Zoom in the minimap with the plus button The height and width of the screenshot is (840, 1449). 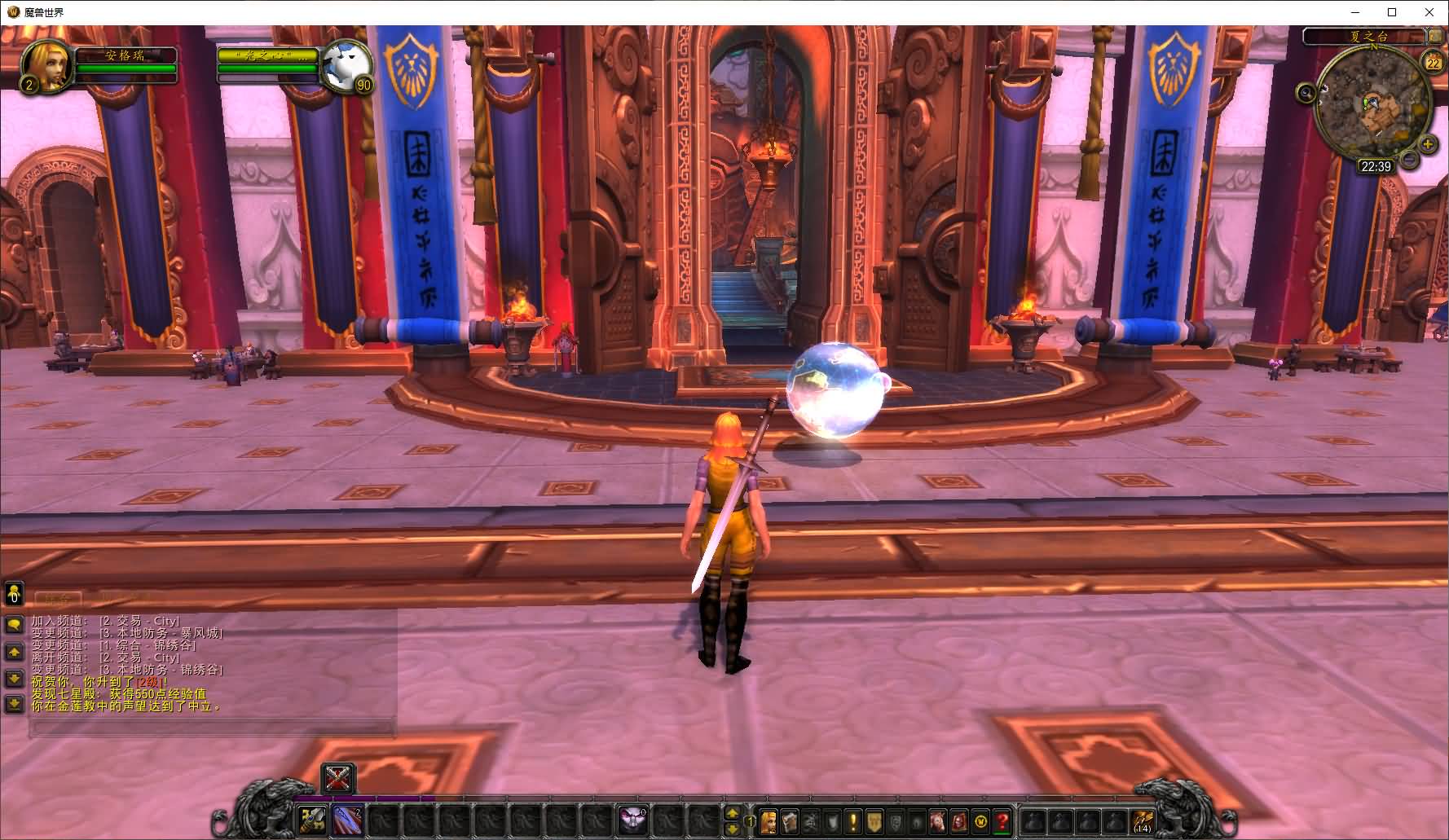(1428, 145)
